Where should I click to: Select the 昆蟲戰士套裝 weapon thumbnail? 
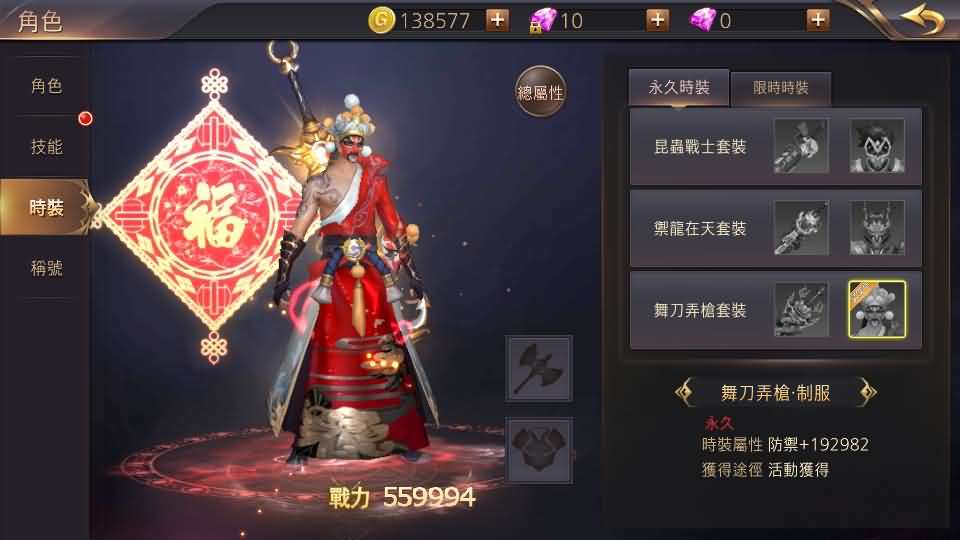click(801, 146)
